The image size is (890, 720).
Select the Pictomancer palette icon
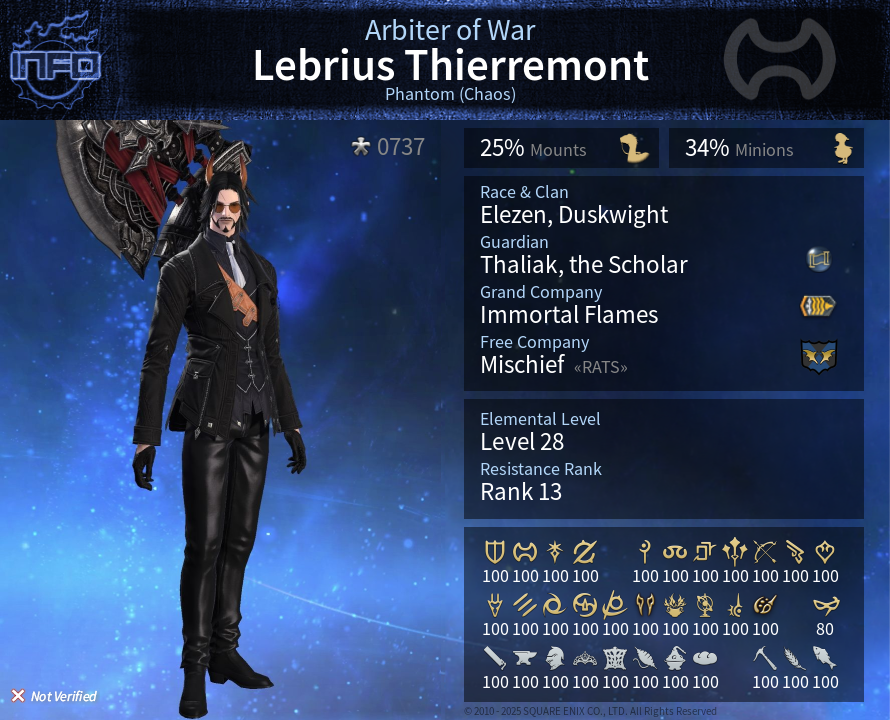point(765,604)
